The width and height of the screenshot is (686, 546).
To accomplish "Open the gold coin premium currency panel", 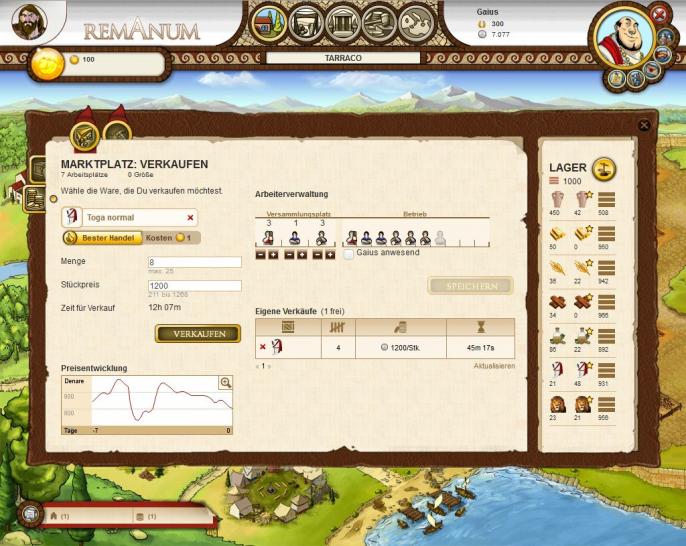I will click(x=47, y=62).
